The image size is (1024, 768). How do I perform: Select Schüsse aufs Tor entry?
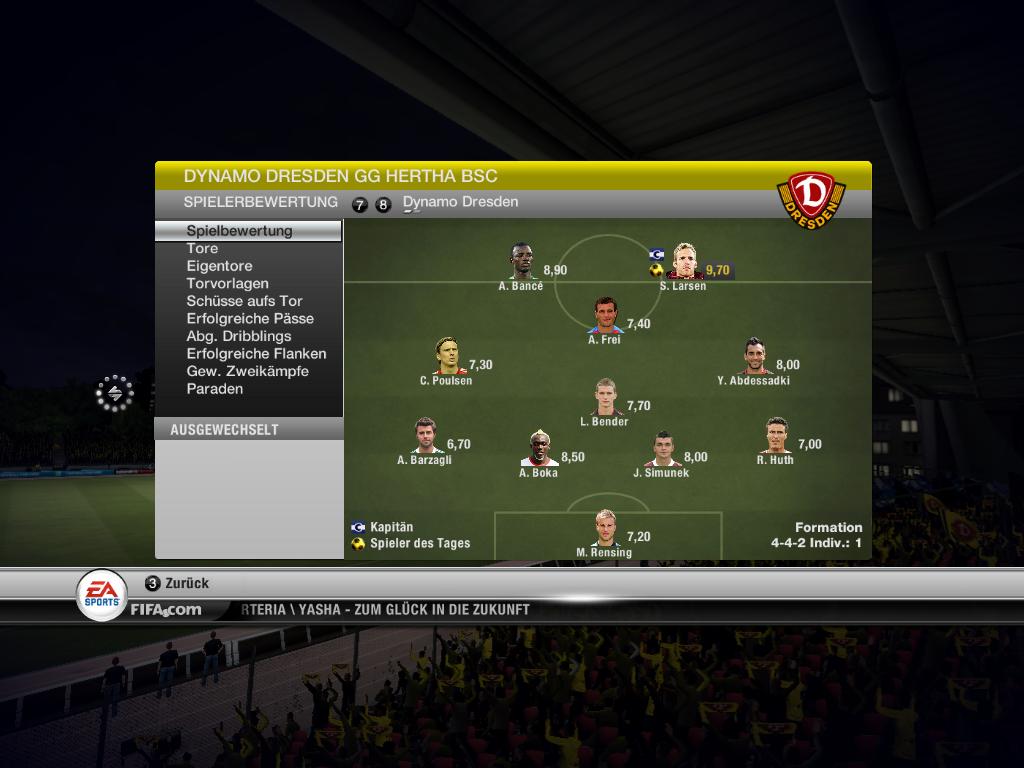[244, 301]
